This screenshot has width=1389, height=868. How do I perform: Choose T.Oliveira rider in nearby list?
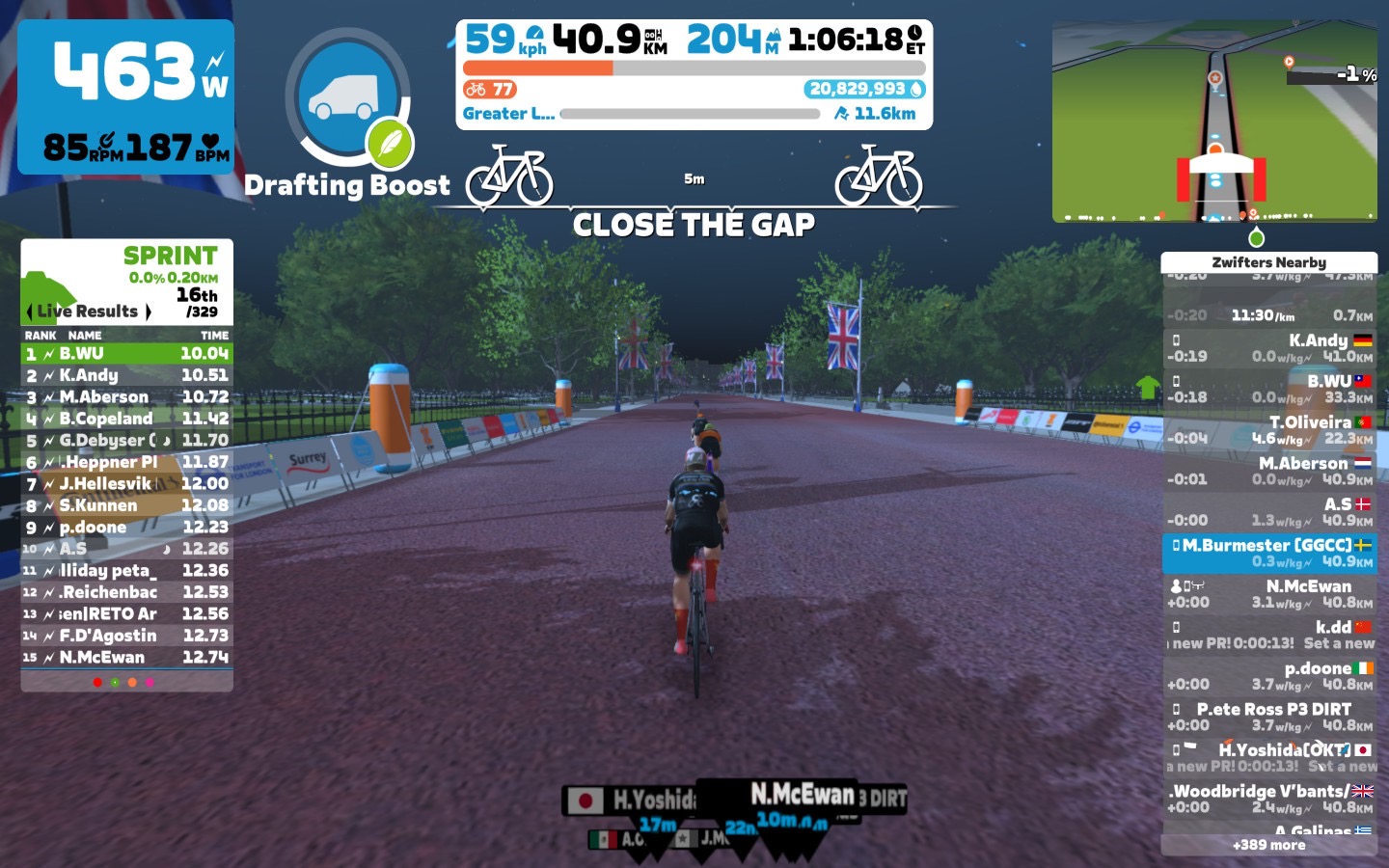tap(1269, 430)
